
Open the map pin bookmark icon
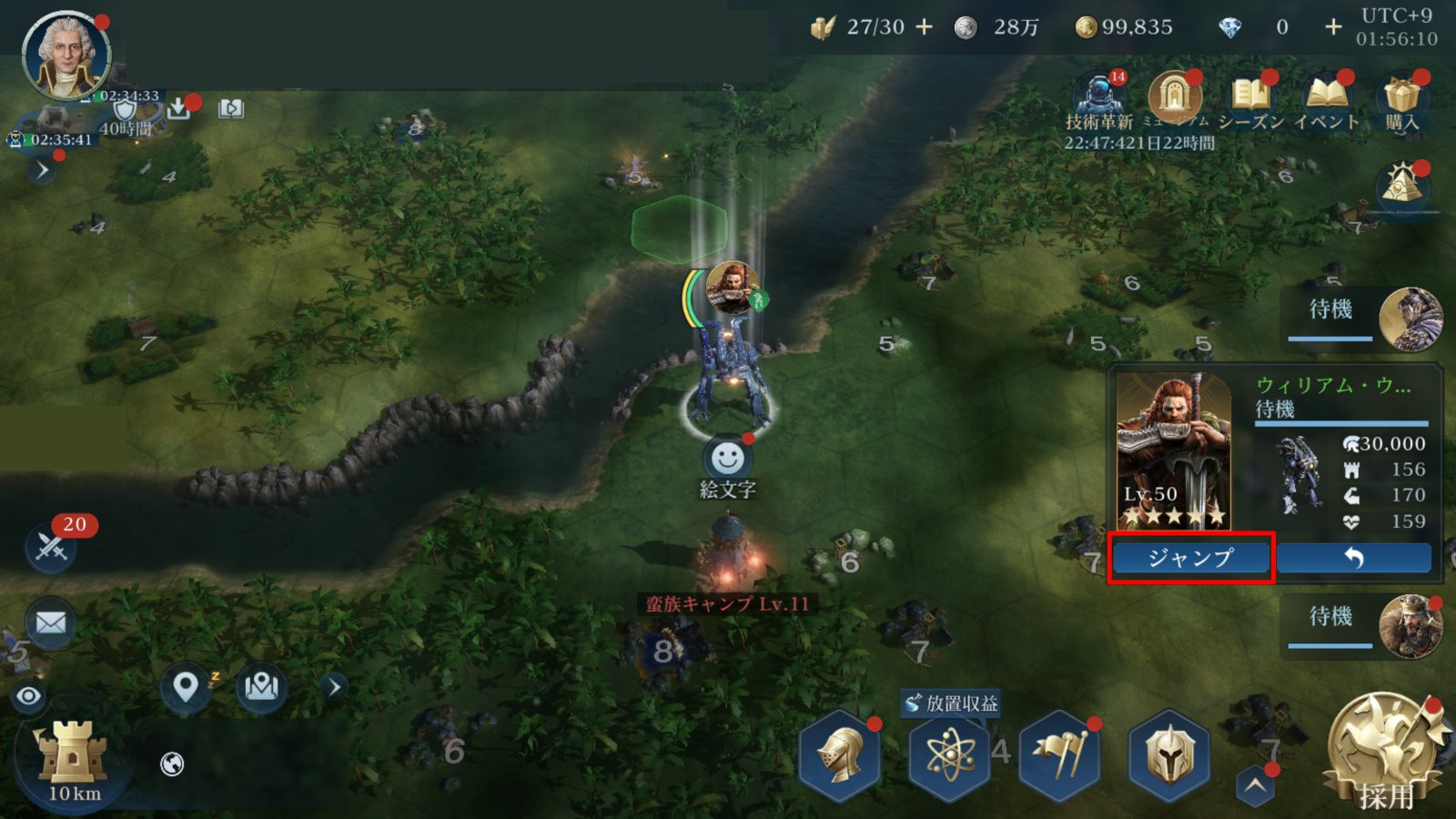click(186, 687)
